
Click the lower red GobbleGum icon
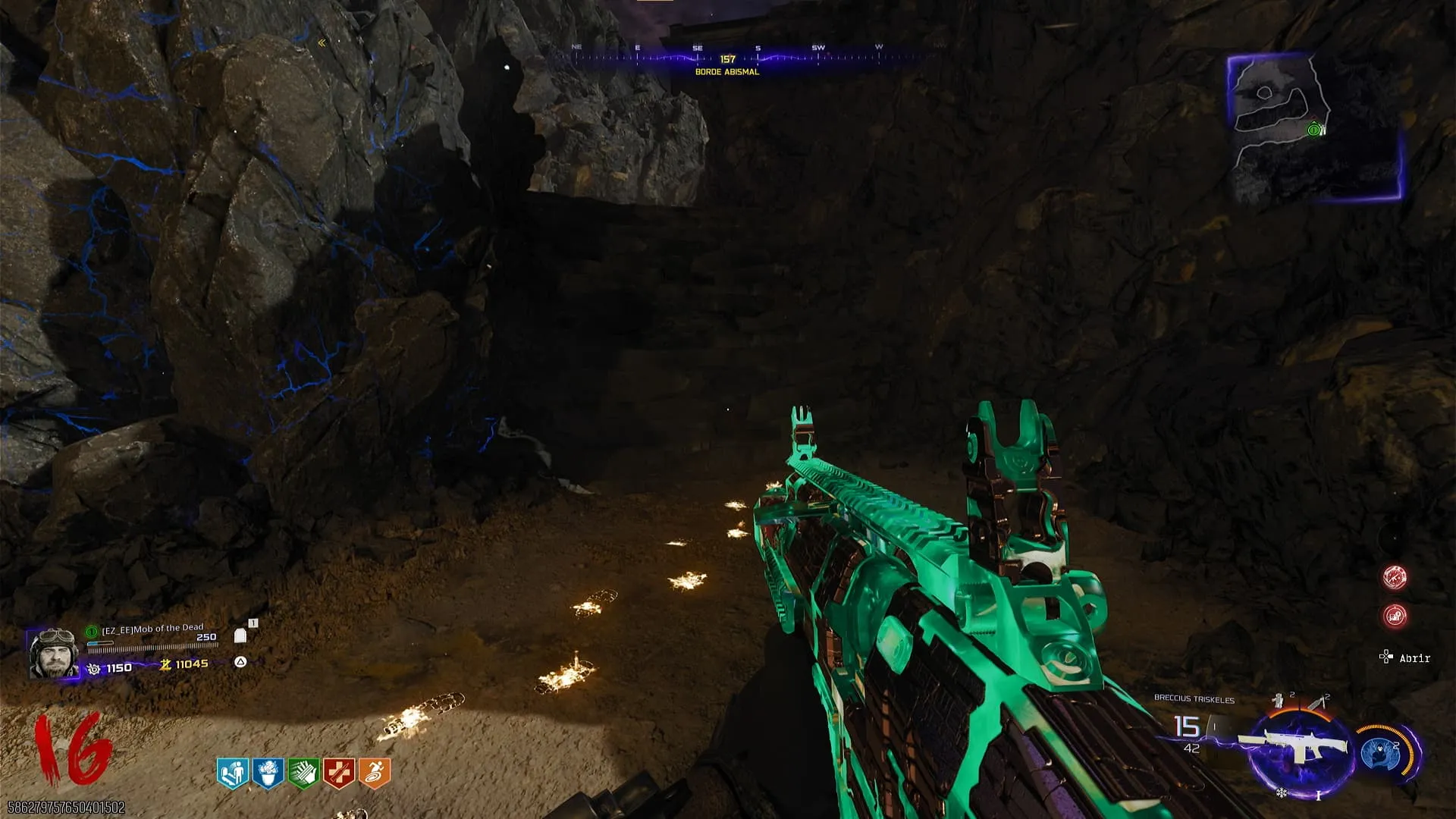[1395, 616]
